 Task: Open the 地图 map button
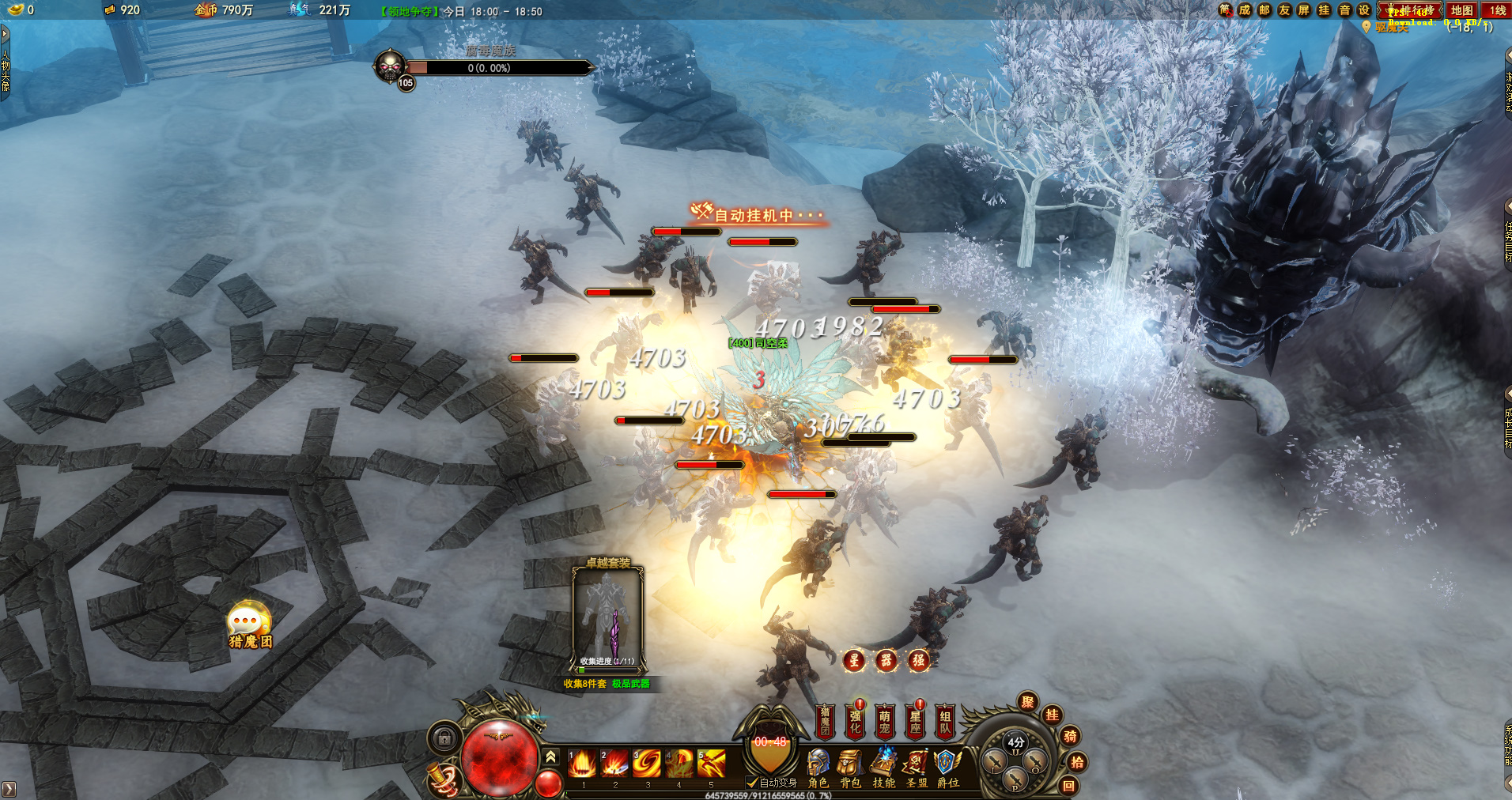click(1461, 10)
